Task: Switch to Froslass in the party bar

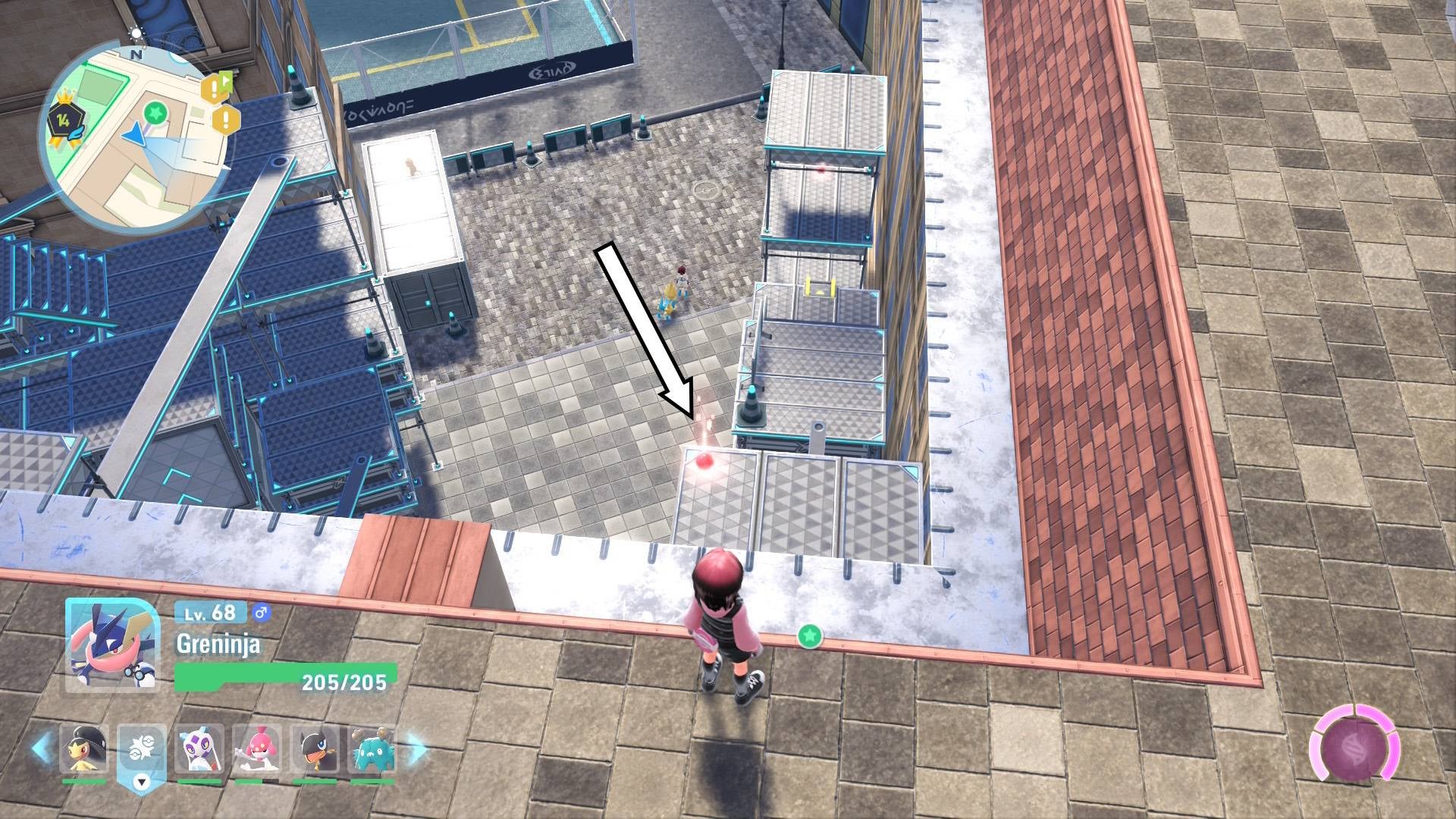Action: [x=199, y=748]
